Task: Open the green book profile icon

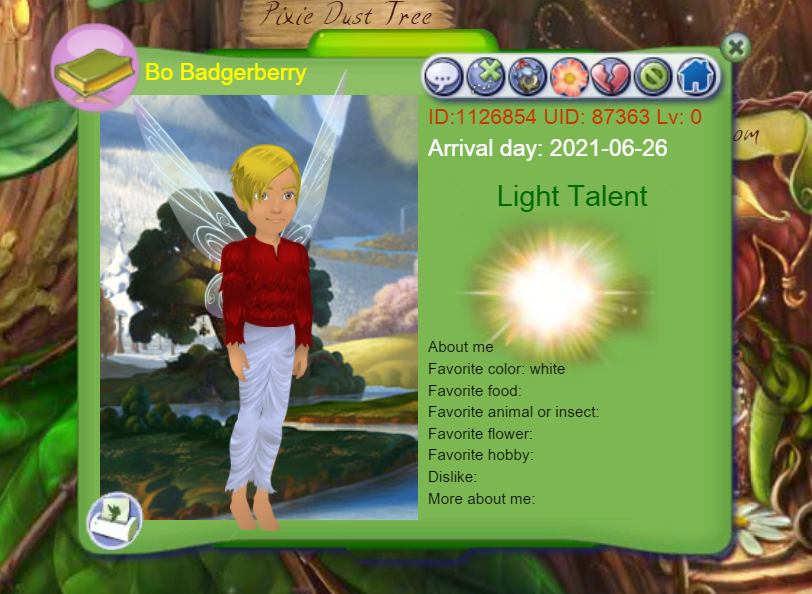Action: 93,70
